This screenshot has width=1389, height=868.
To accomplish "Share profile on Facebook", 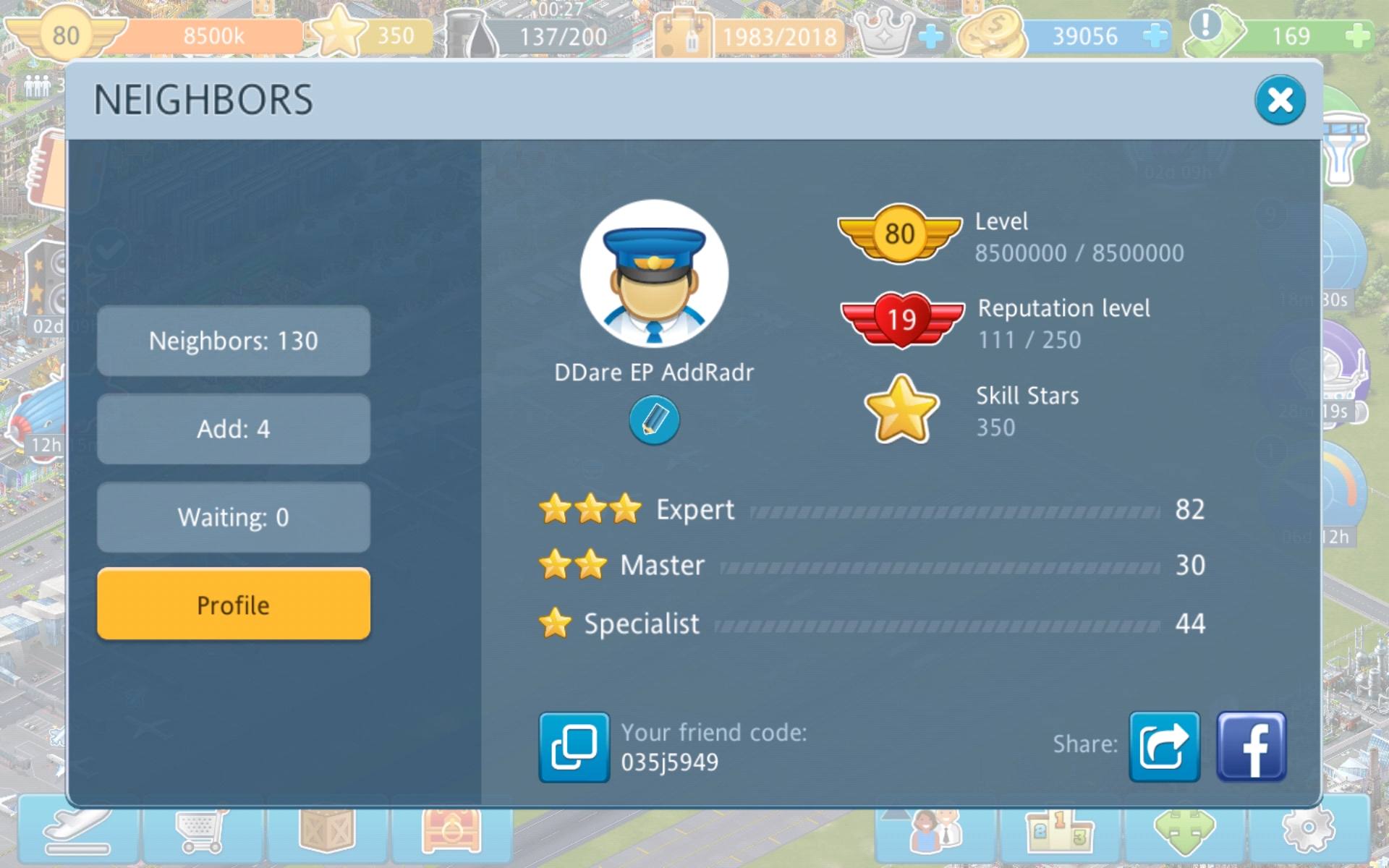I will [x=1251, y=746].
